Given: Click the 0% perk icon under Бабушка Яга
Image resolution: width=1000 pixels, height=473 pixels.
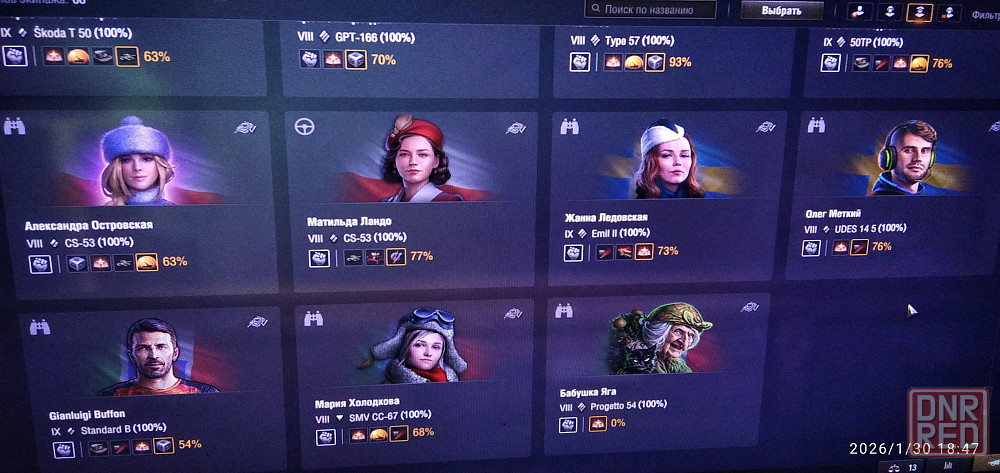Looking at the screenshot, I should pyautogui.click(x=599, y=424).
